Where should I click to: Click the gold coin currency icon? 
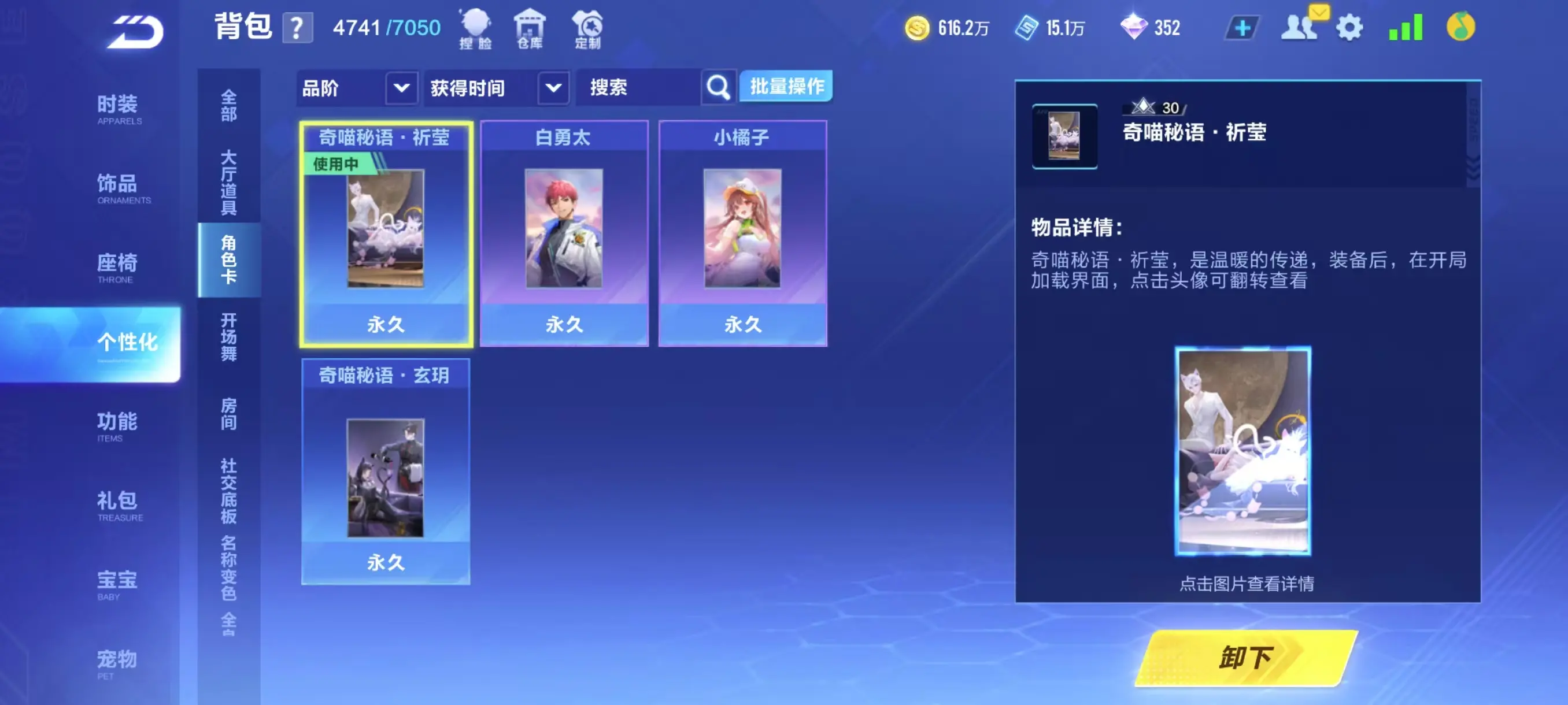[x=919, y=27]
